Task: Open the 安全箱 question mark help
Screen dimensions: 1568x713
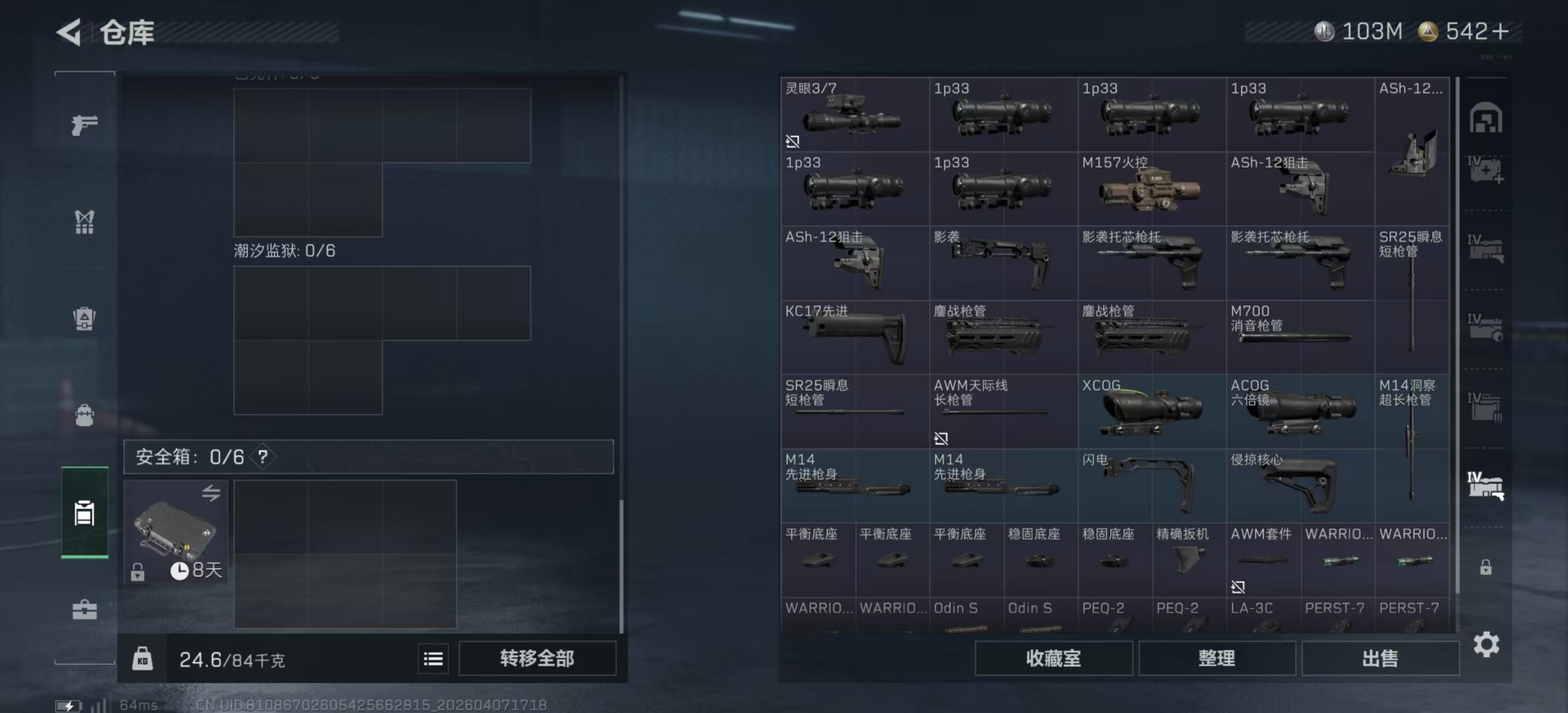Action: click(263, 457)
